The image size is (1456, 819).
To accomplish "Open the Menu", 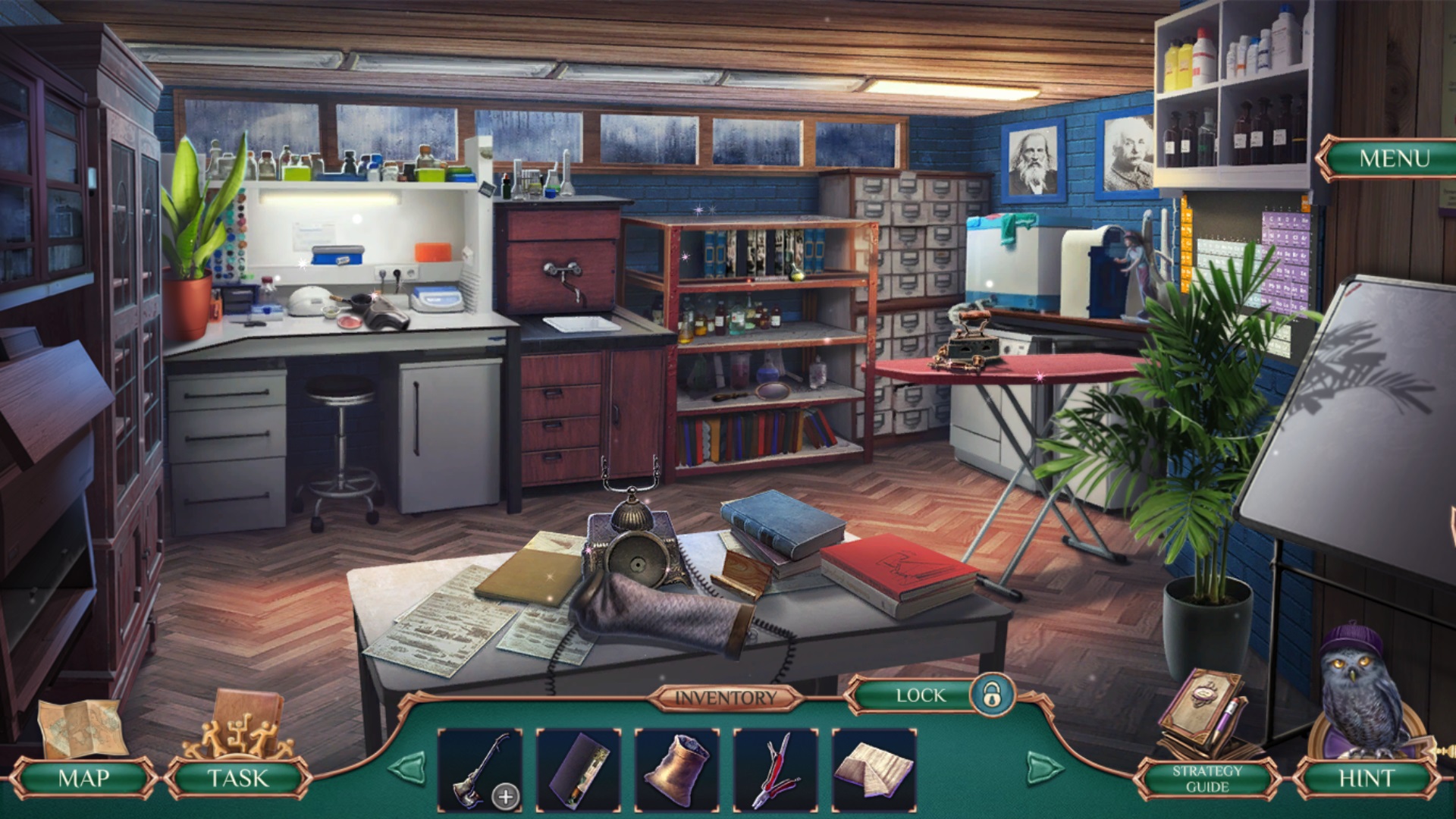I will click(x=1393, y=158).
